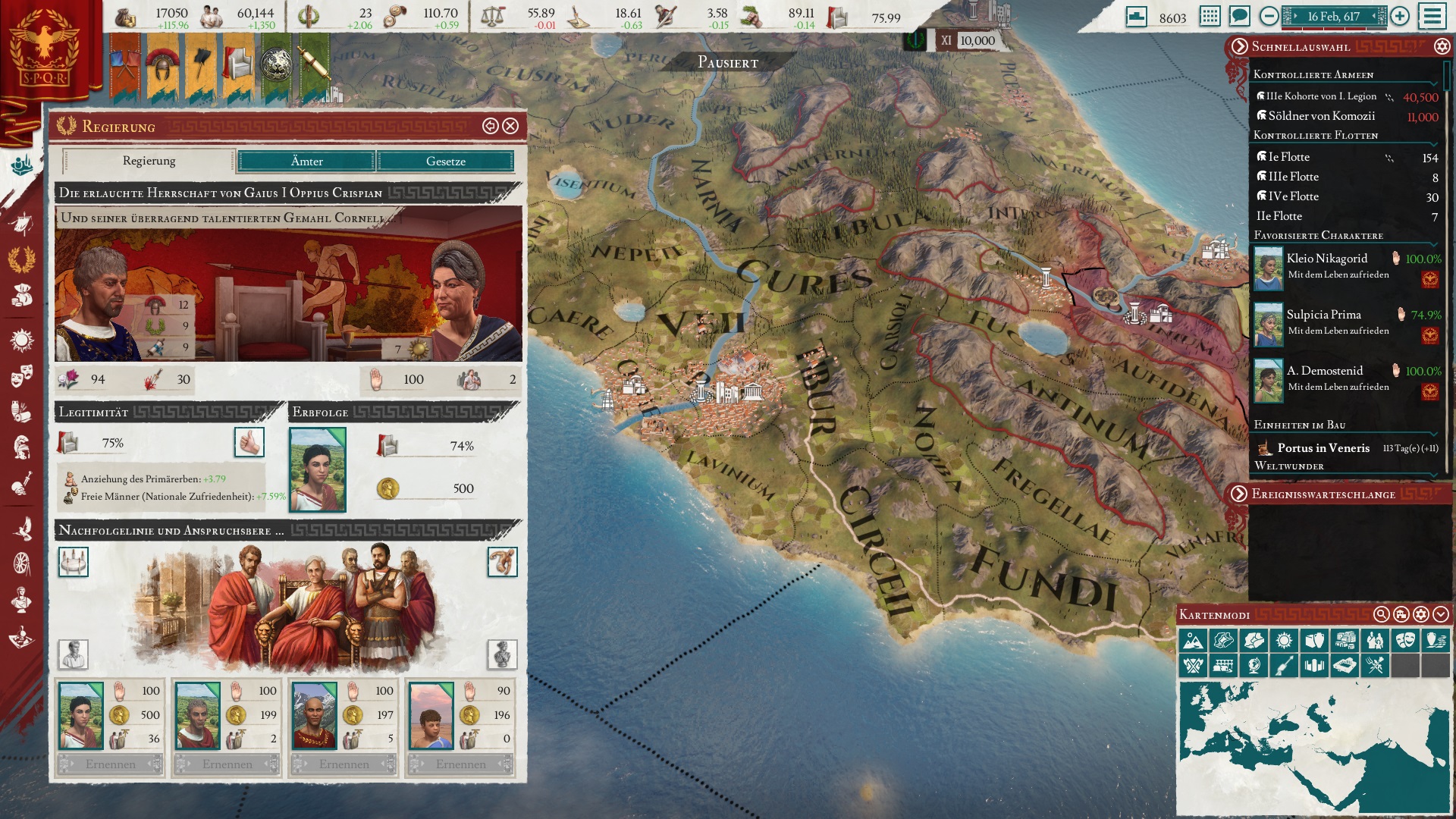The width and height of the screenshot is (1456, 819).
Task: Open the Gesetze tab
Action: [x=445, y=161]
